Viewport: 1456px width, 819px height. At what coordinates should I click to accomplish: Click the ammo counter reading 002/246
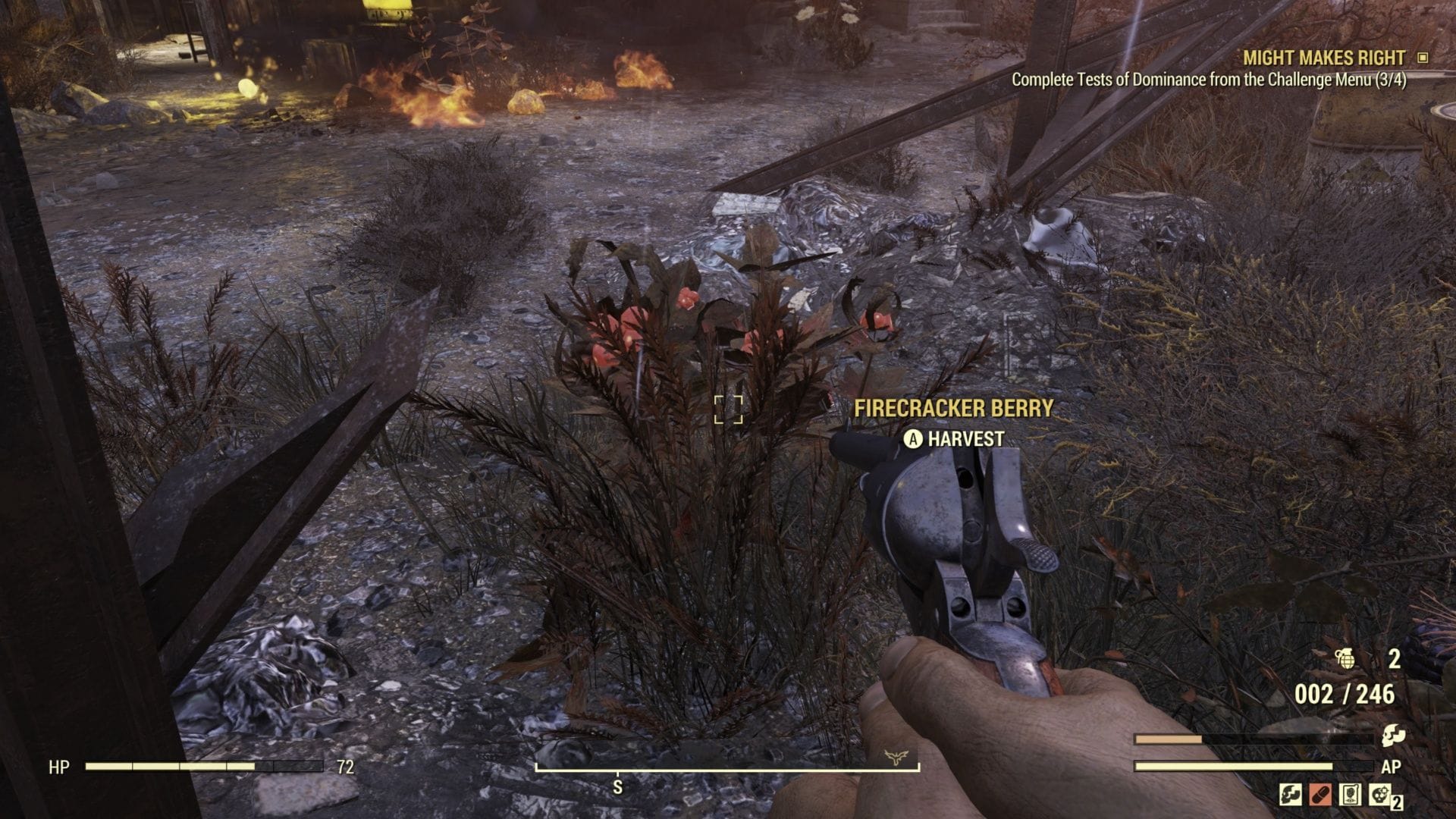click(x=1344, y=693)
